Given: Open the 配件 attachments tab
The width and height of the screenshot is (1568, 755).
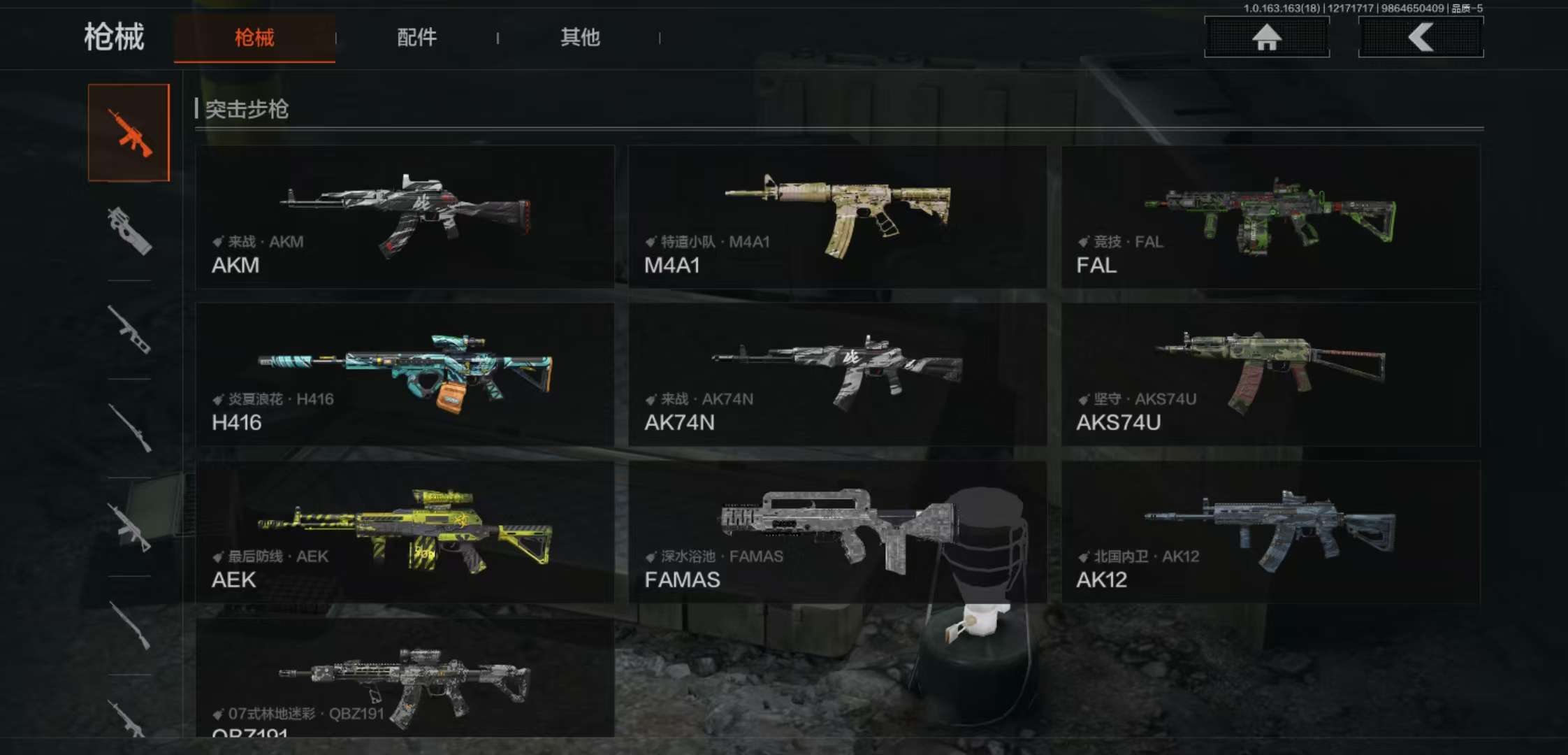Looking at the screenshot, I should (416, 38).
